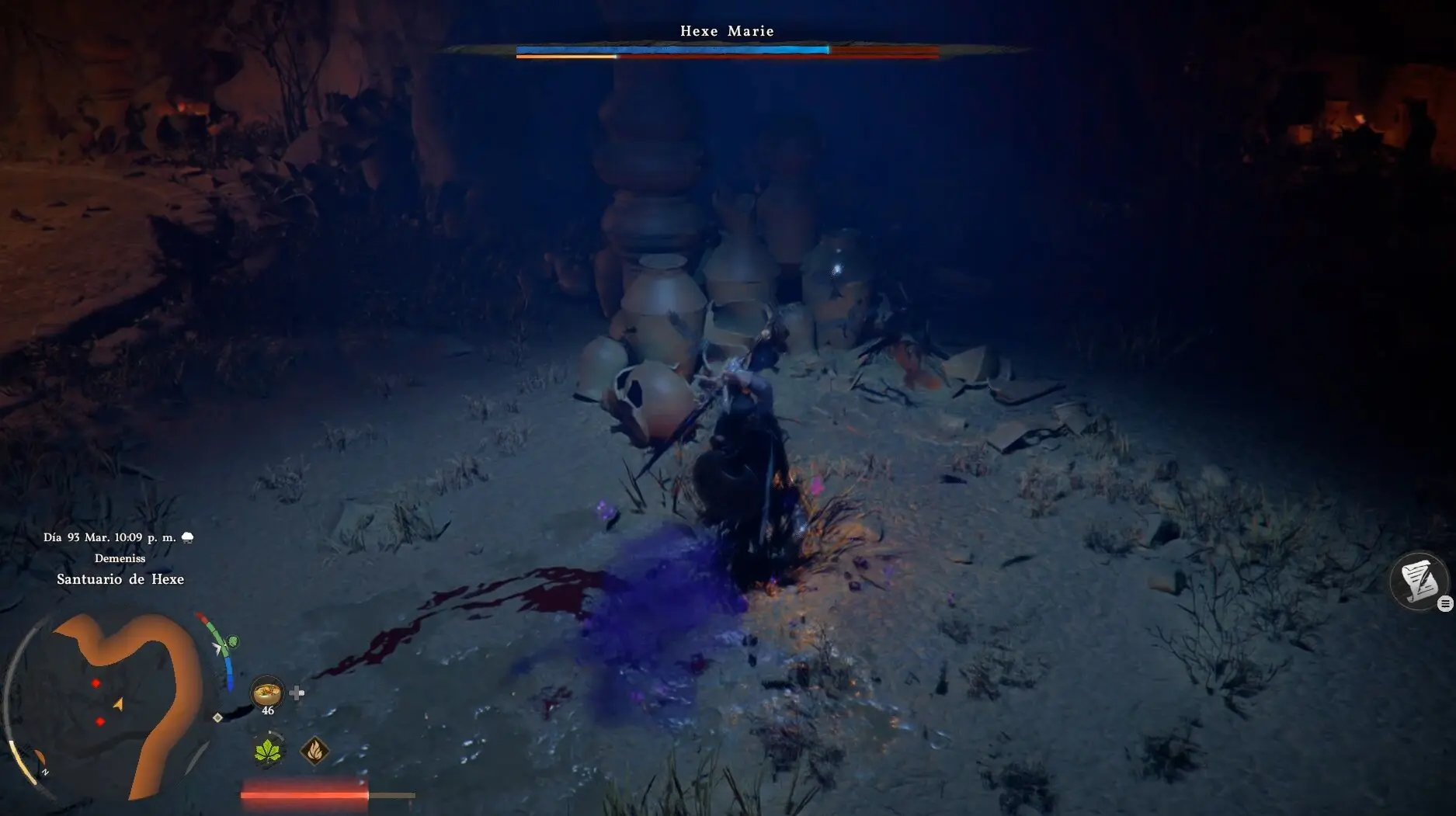Use the food bowl consumable slot
This screenshot has height=816, width=1456.
pyautogui.click(x=267, y=691)
